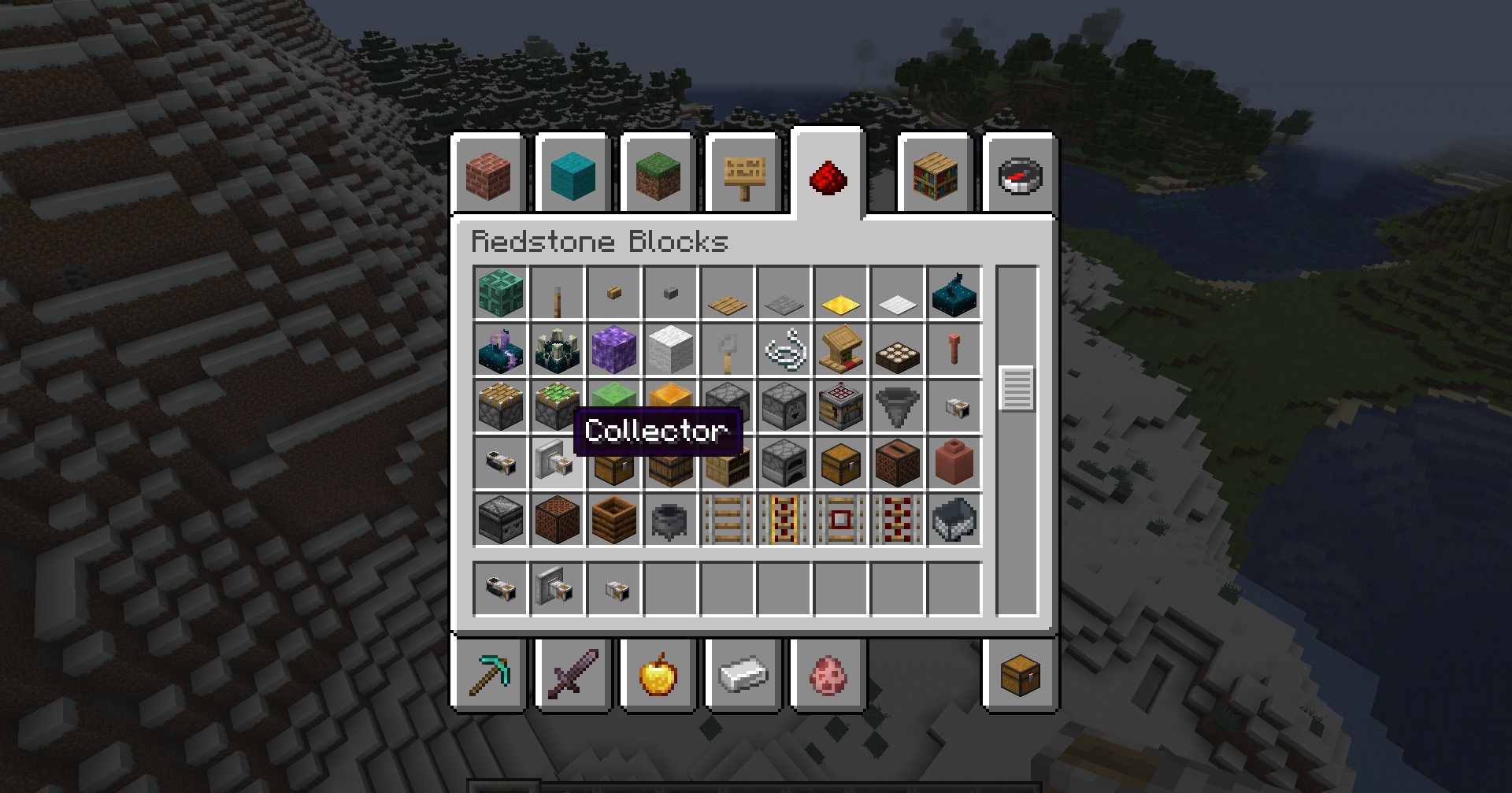Image resolution: width=1512 pixels, height=793 pixels.
Task: Select the sword combat tab
Action: 573,675
